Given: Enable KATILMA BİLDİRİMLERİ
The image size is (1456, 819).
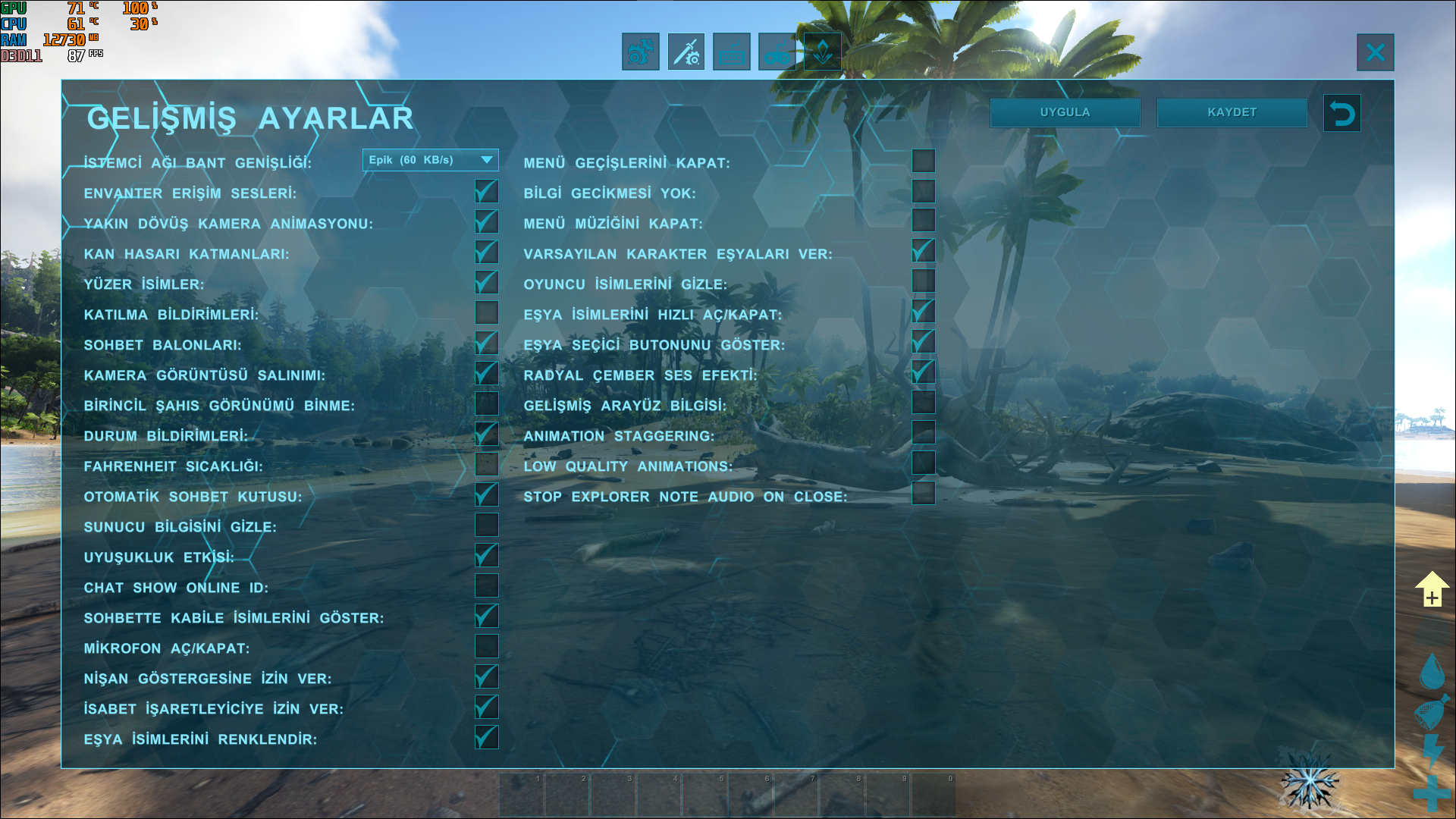Looking at the screenshot, I should pos(486,312).
